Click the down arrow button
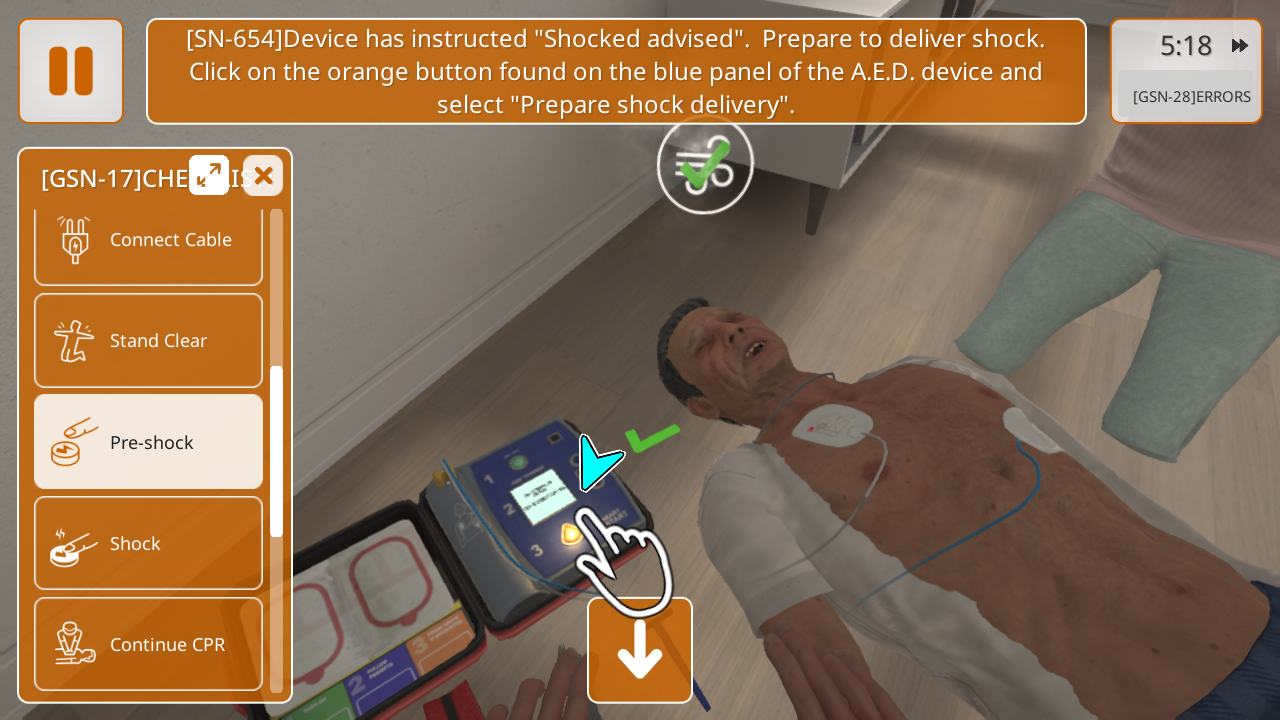1280x720 pixels. (640, 651)
